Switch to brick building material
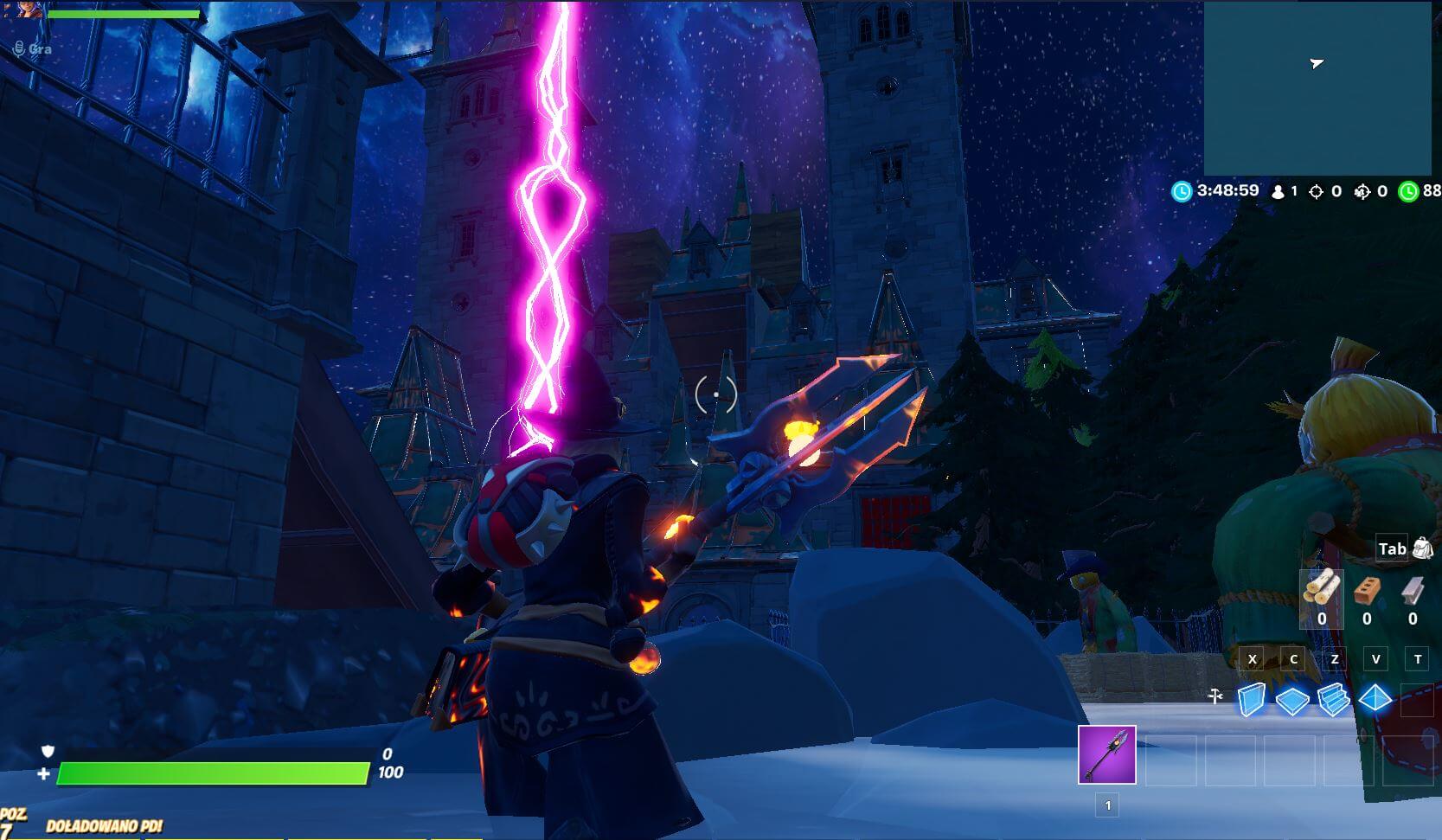This screenshot has width=1442, height=840. [x=1367, y=591]
